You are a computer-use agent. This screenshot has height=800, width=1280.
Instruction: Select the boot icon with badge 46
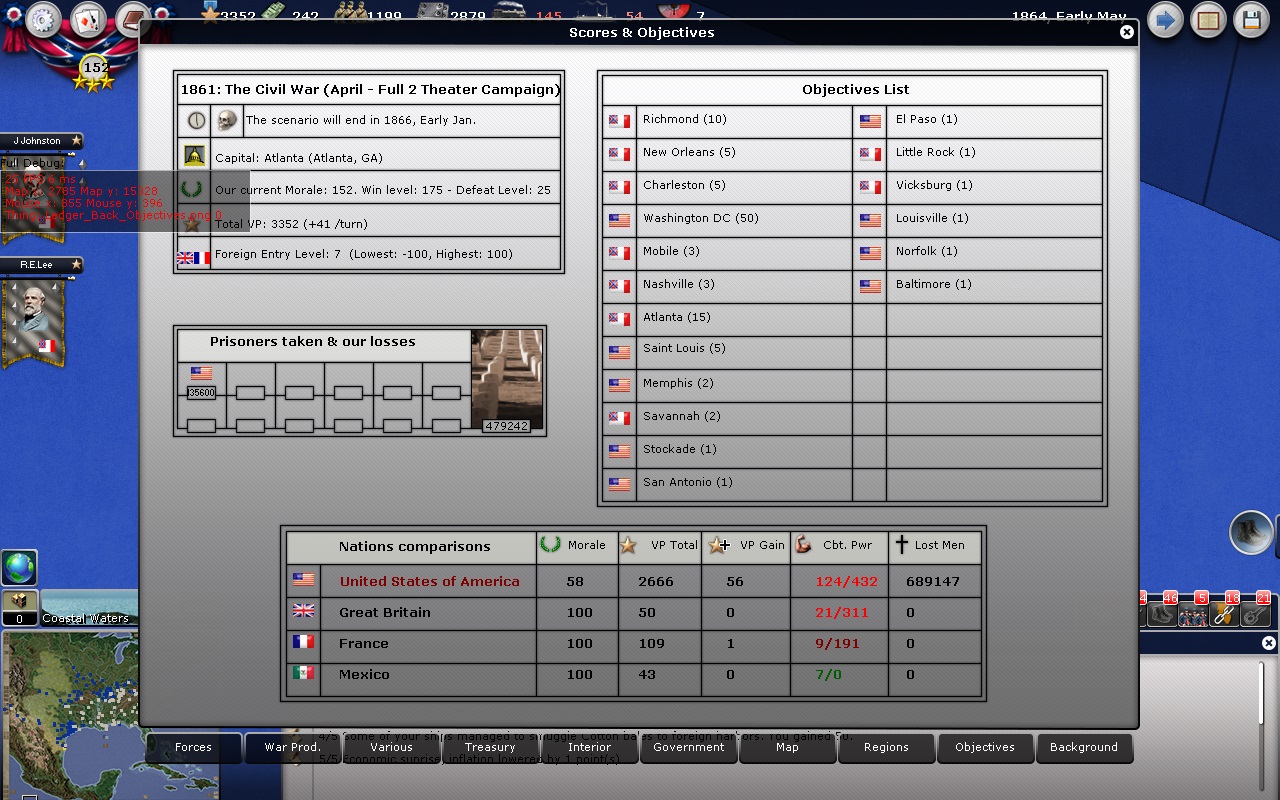pos(1161,615)
